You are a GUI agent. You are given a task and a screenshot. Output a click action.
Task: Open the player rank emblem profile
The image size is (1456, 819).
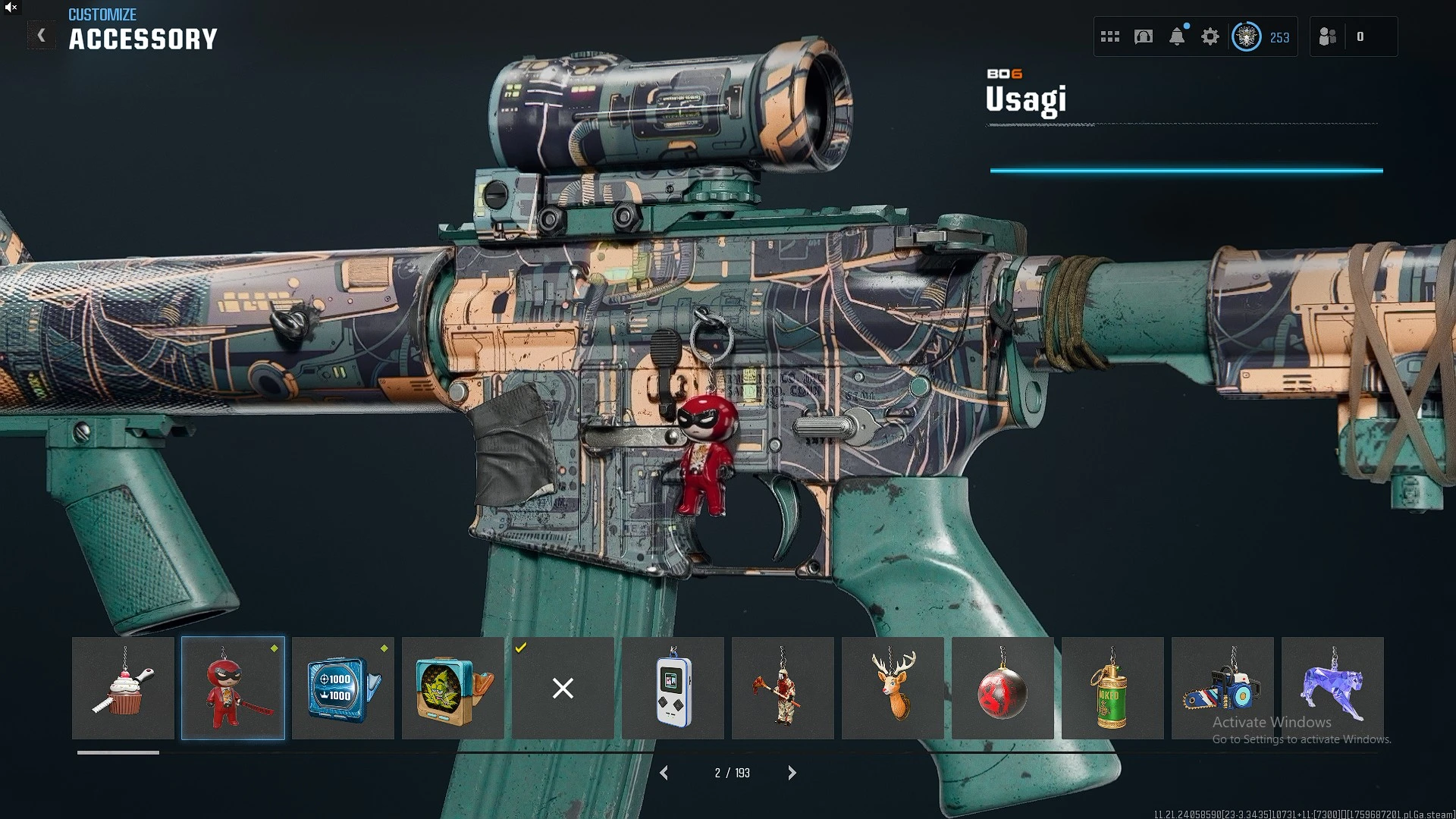click(x=1247, y=36)
